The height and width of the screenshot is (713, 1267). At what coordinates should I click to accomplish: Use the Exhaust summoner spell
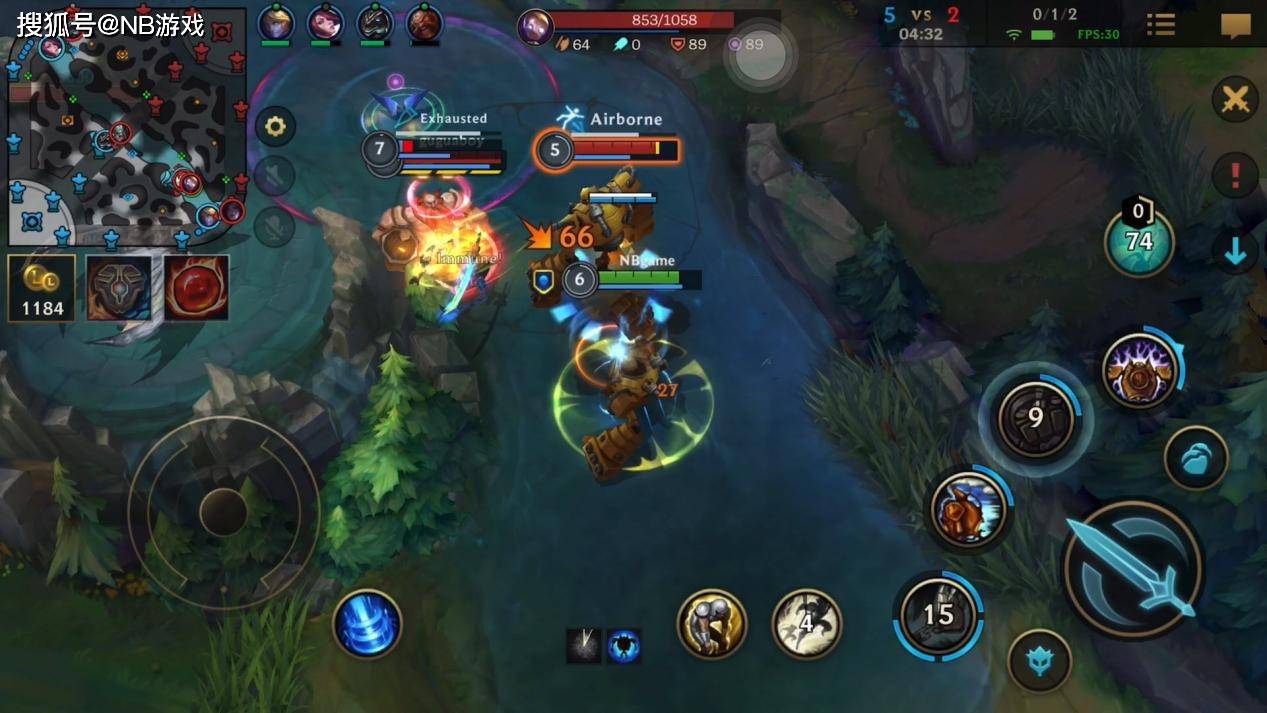(x=712, y=624)
